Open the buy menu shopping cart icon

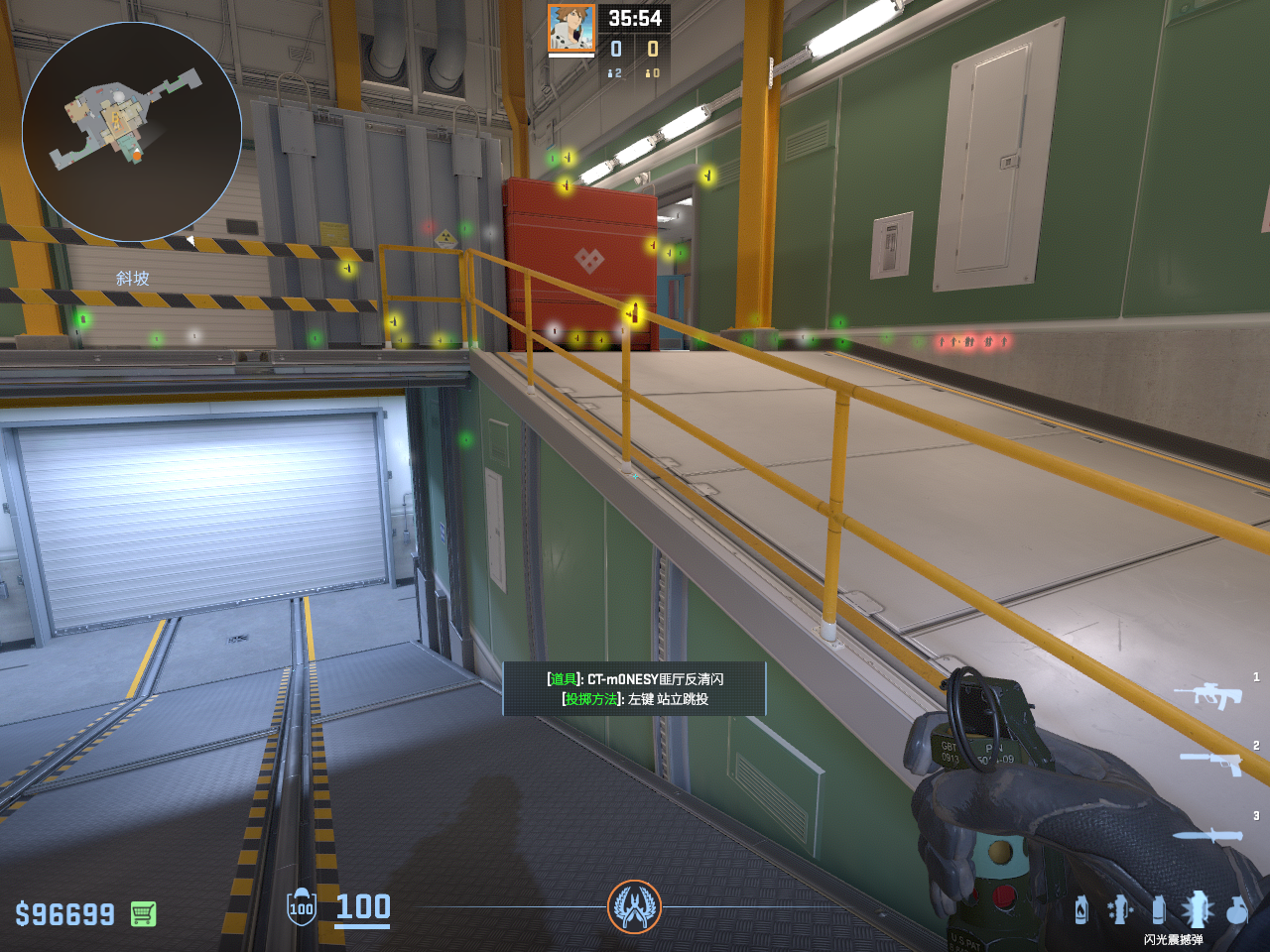coord(143,913)
